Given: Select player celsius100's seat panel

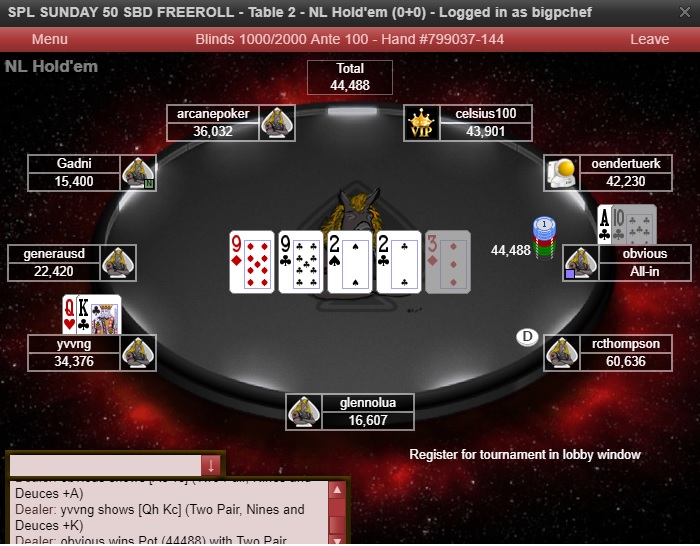Looking at the screenshot, I should (x=485, y=123).
